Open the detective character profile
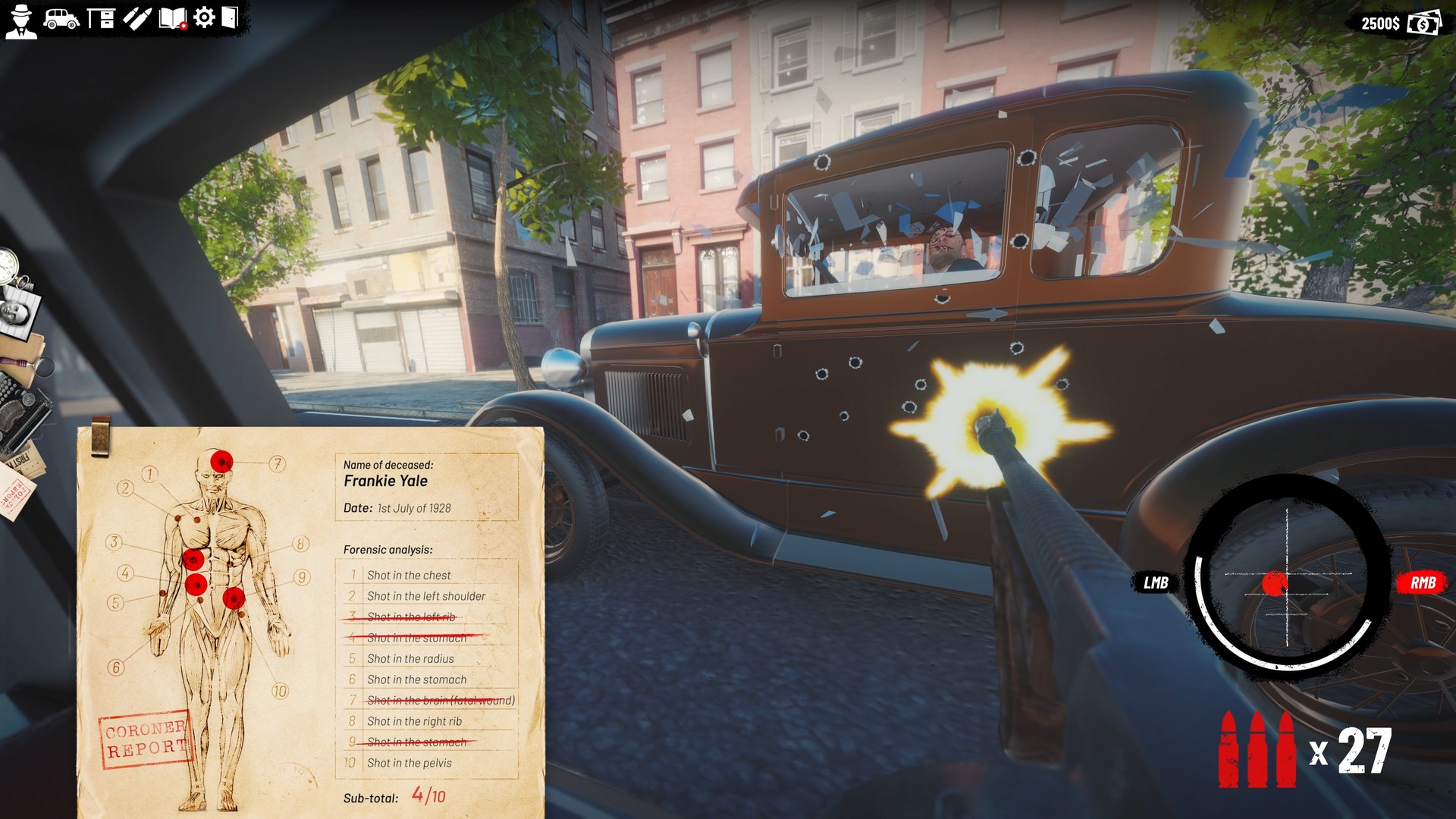Viewport: 1456px width, 819px height. pyautogui.click(x=23, y=19)
